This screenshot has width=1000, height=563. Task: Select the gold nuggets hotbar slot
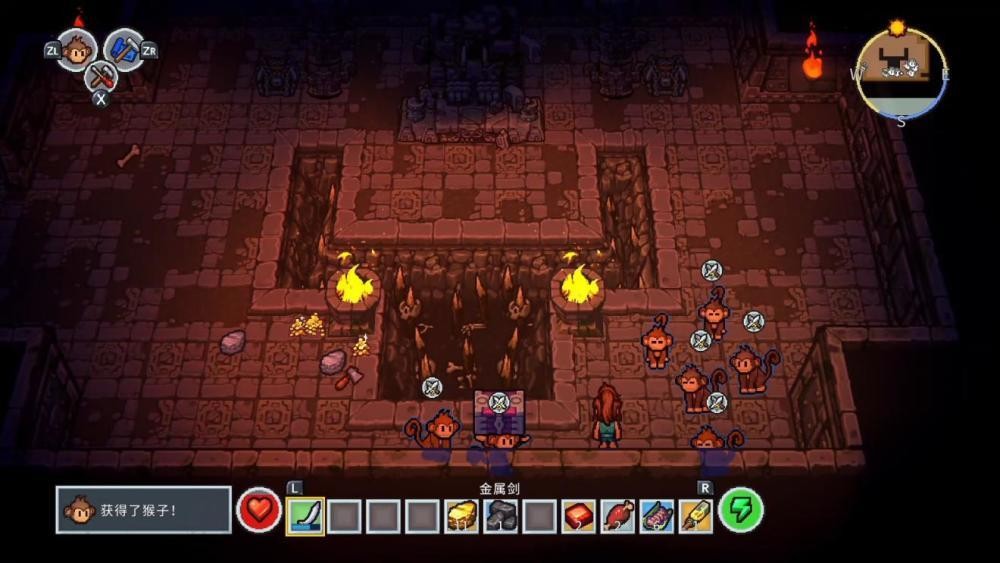pos(461,515)
